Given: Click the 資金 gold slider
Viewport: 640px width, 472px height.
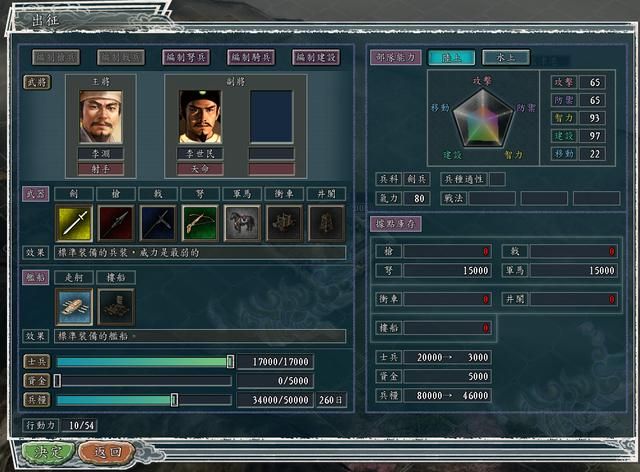Looking at the screenshot, I should click(x=144, y=381).
